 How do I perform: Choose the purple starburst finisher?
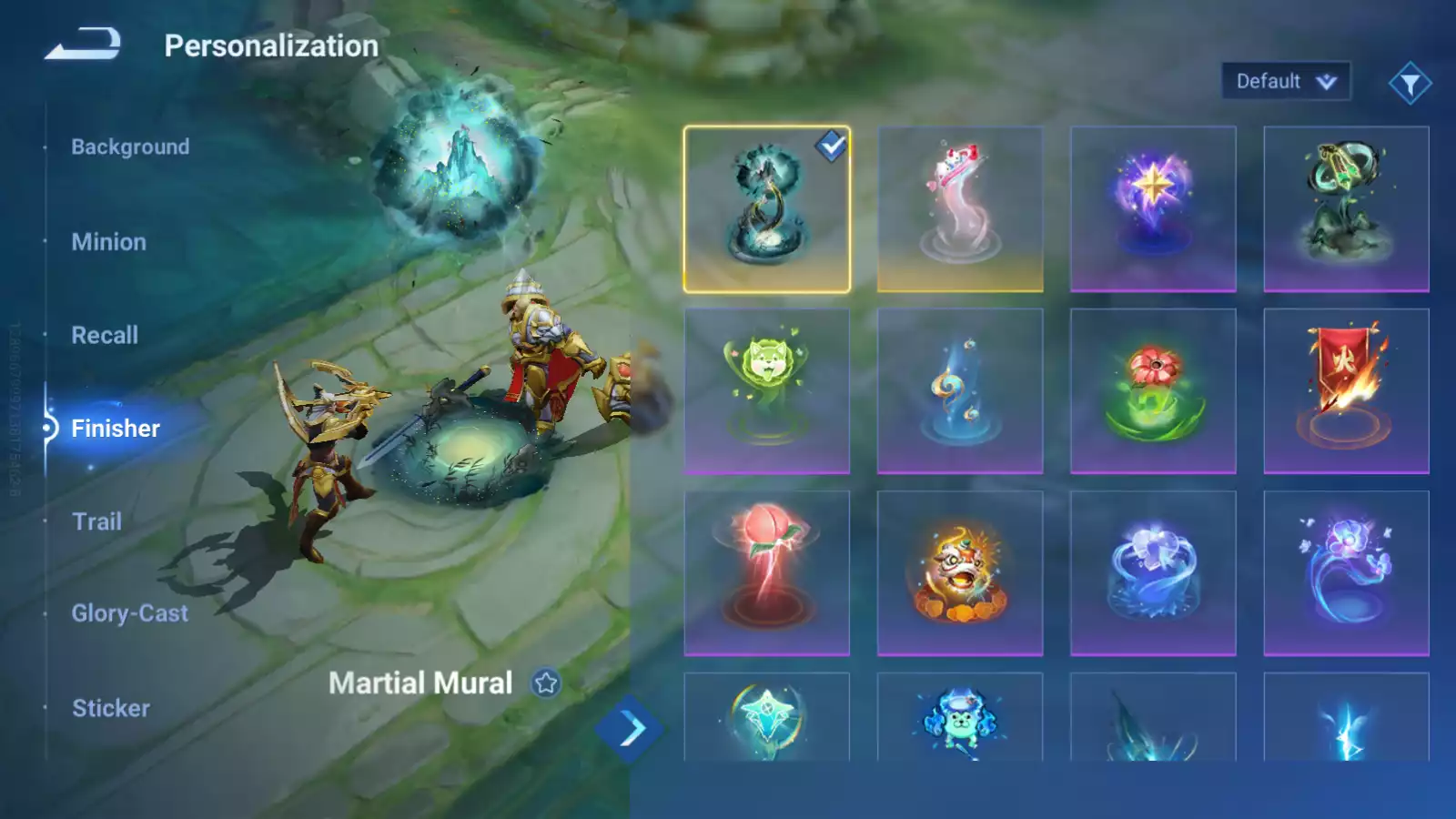pyautogui.click(x=1153, y=209)
